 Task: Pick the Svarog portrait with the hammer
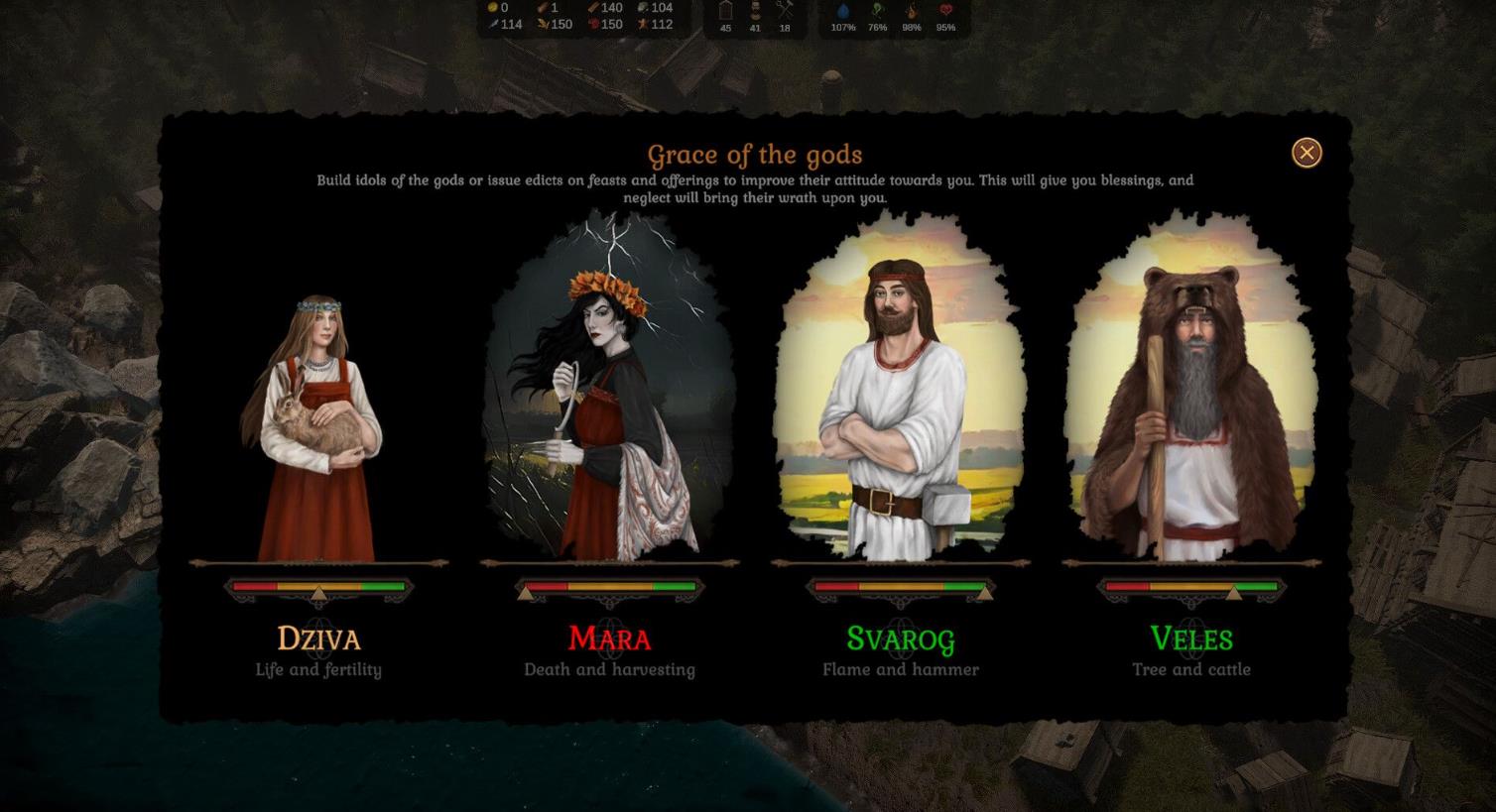coord(900,397)
